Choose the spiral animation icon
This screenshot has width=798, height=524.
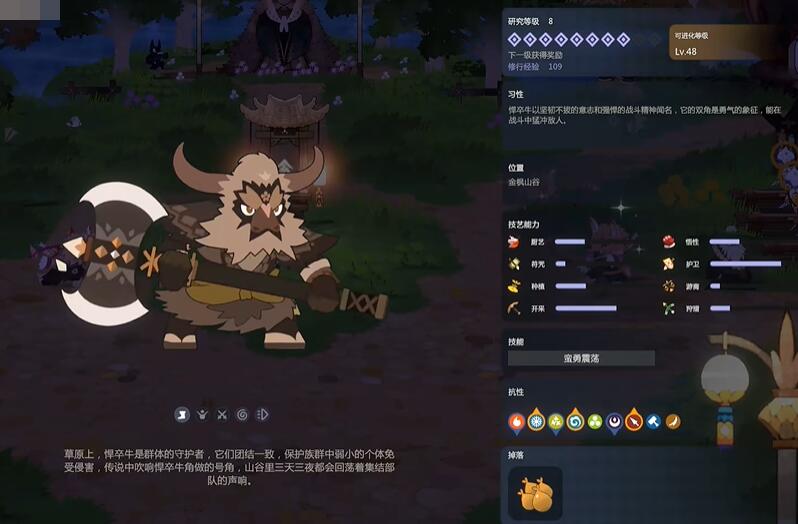click(x=243, y=414)
